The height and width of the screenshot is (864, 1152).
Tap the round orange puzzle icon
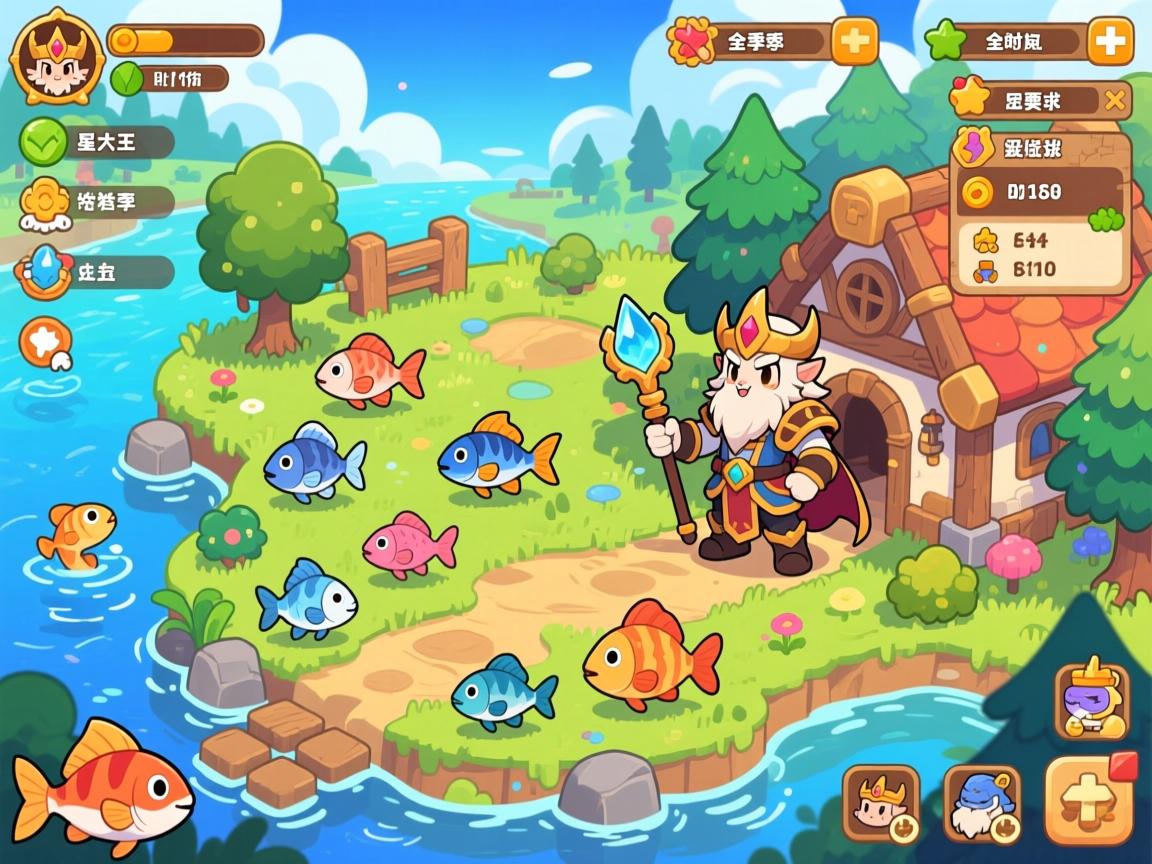46,343
